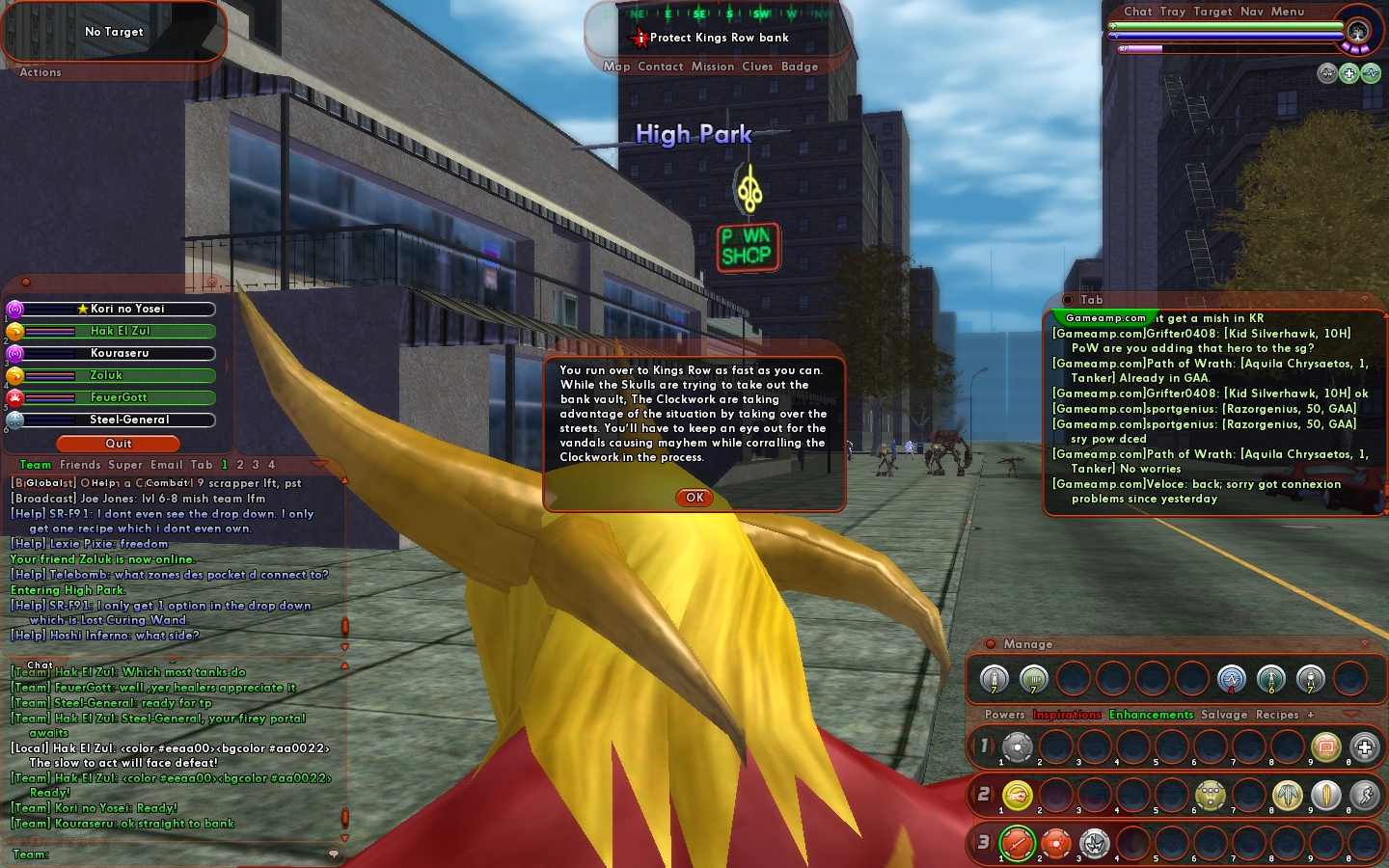Show the Salvage inventory
1389x868 pixels.
coord(1224,715)
